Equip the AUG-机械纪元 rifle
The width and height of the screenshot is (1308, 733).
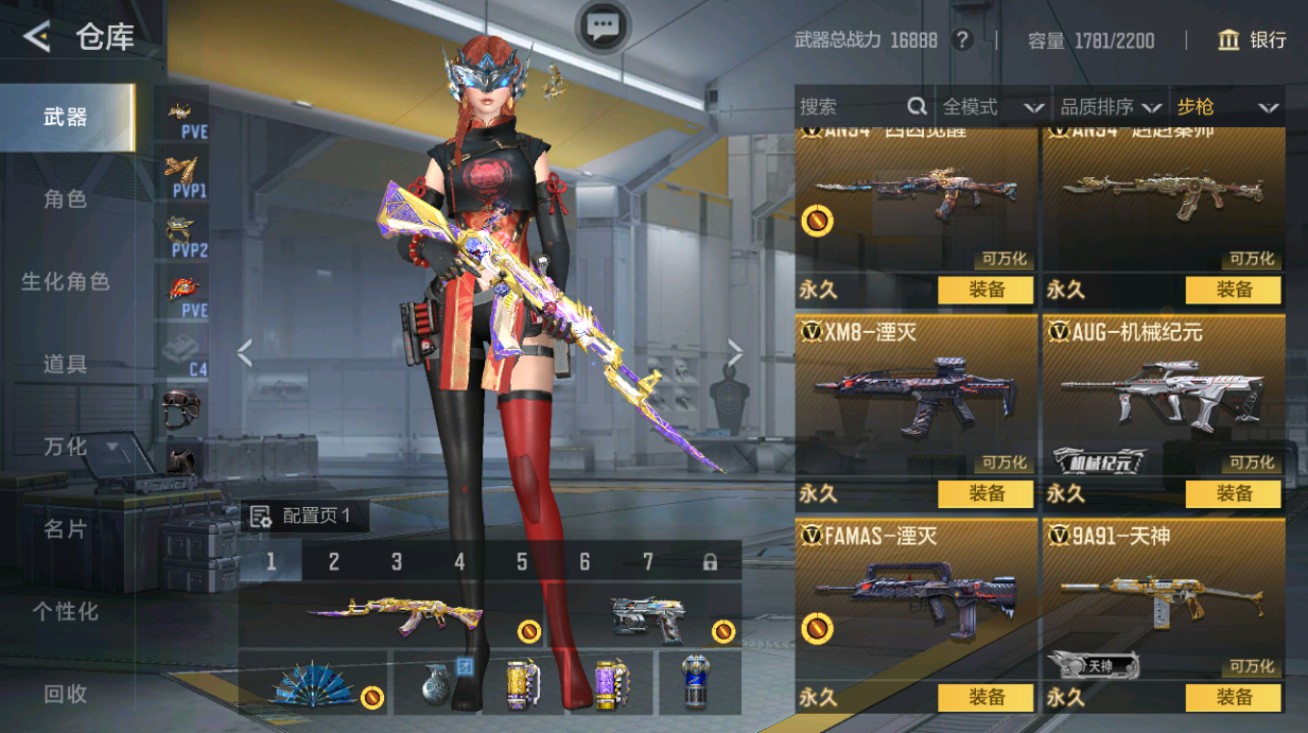(1233, 493)
